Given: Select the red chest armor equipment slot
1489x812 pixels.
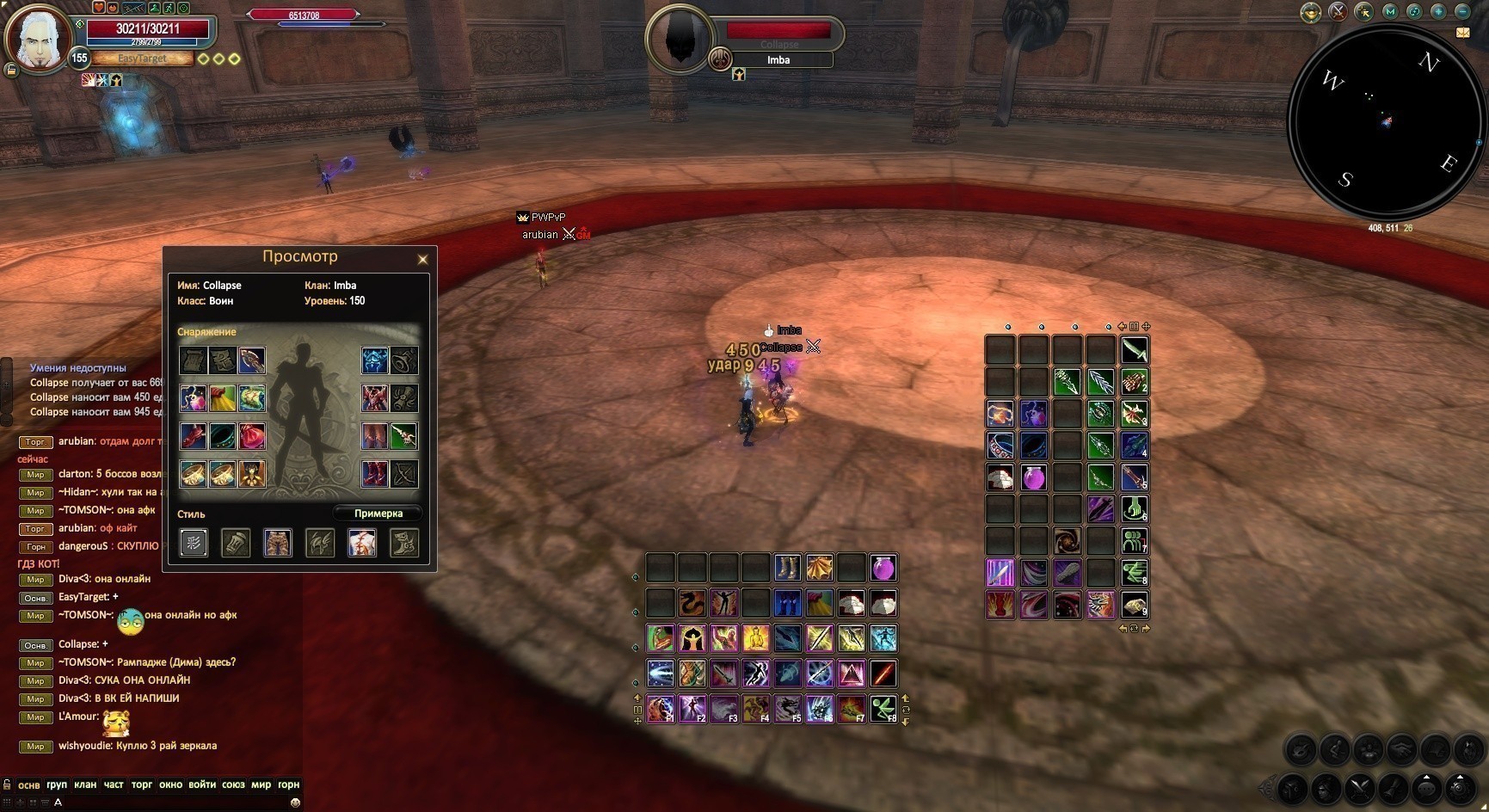Looking at the screenshot, I should 374,398.
